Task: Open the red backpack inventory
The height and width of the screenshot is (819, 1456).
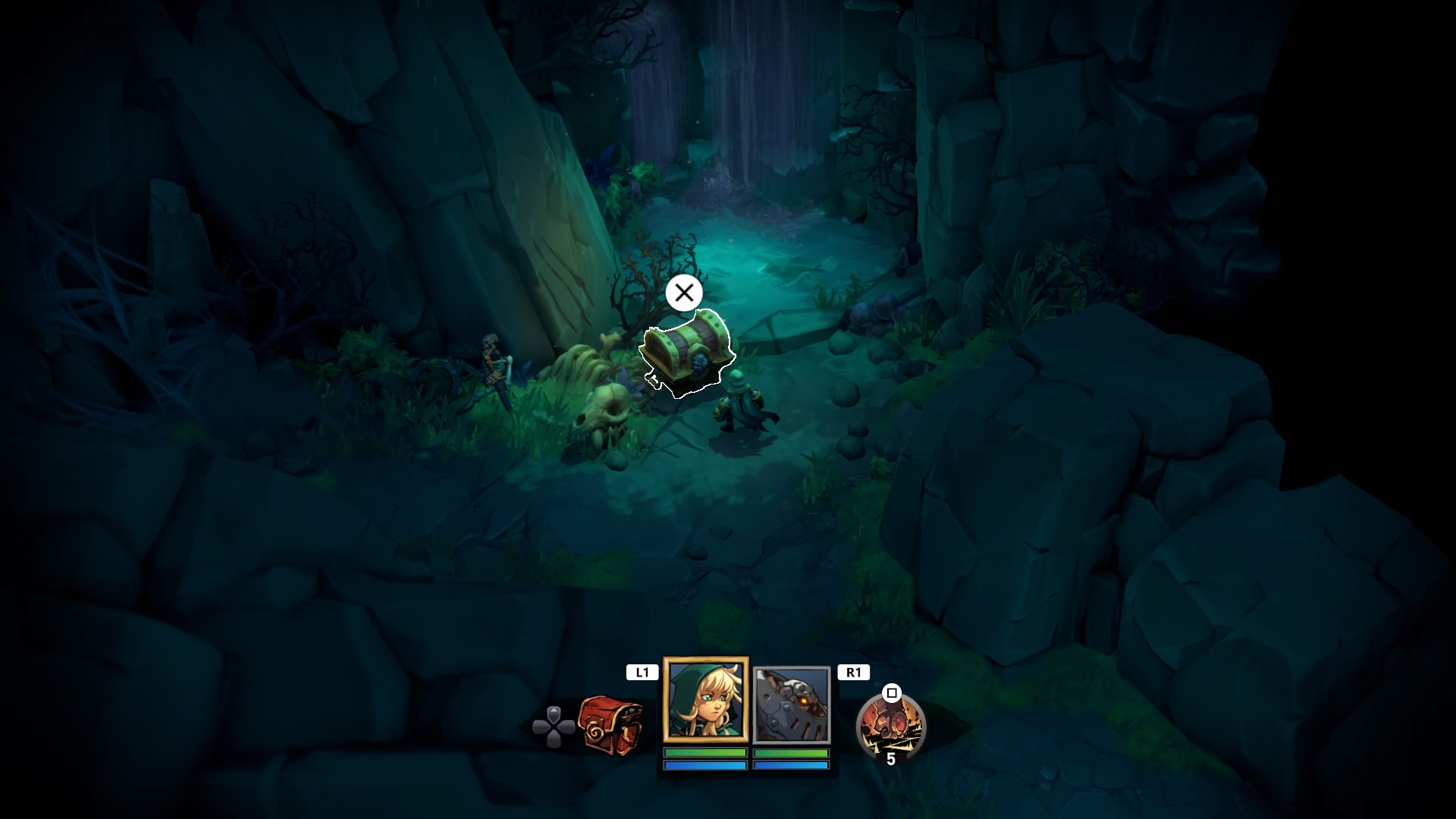Action: click(610, 726)
